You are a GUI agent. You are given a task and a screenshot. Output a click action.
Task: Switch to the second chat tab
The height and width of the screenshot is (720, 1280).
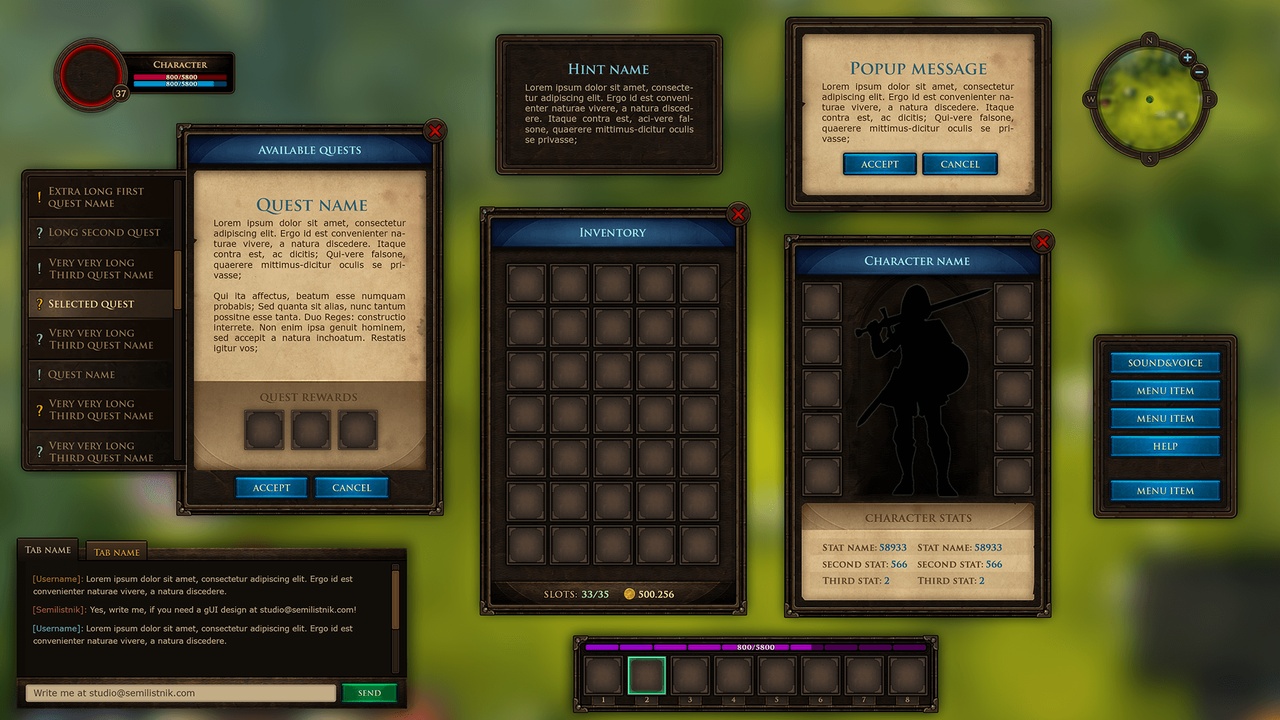(x=118, y=552)
